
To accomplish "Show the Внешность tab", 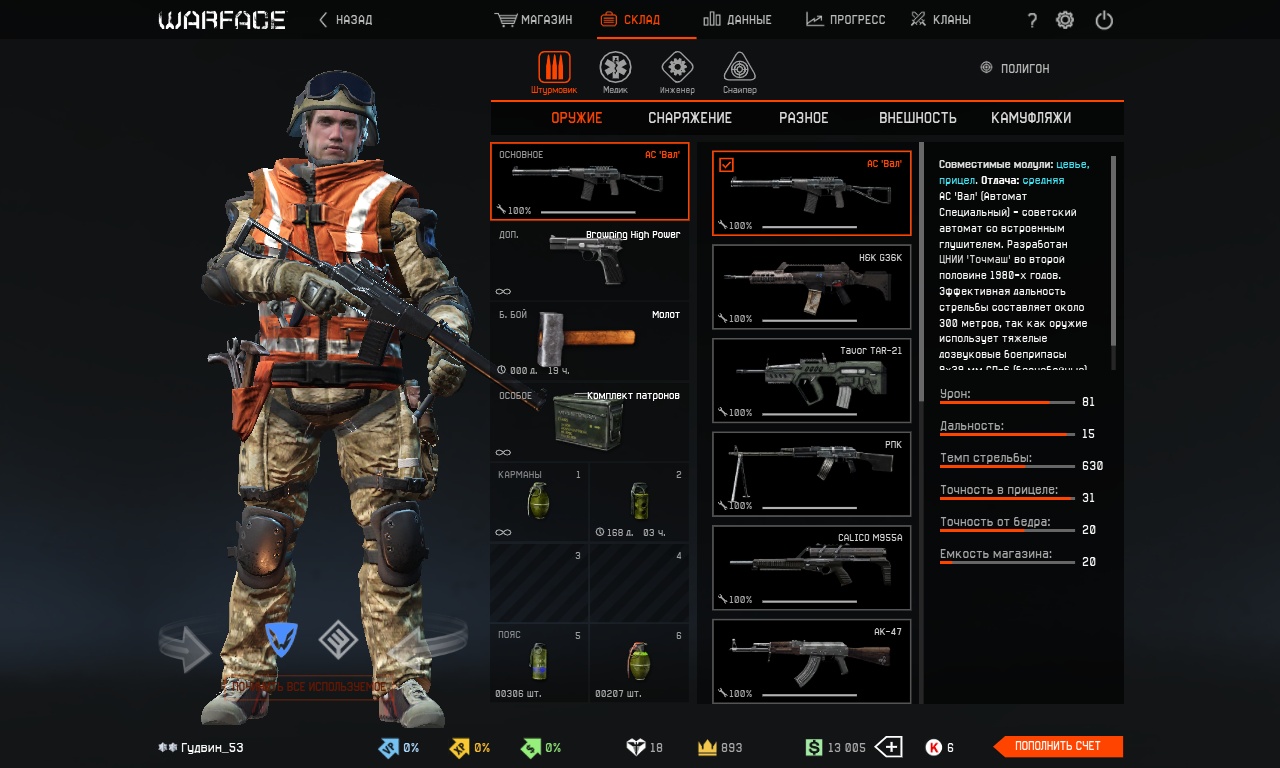I will 918,118.
